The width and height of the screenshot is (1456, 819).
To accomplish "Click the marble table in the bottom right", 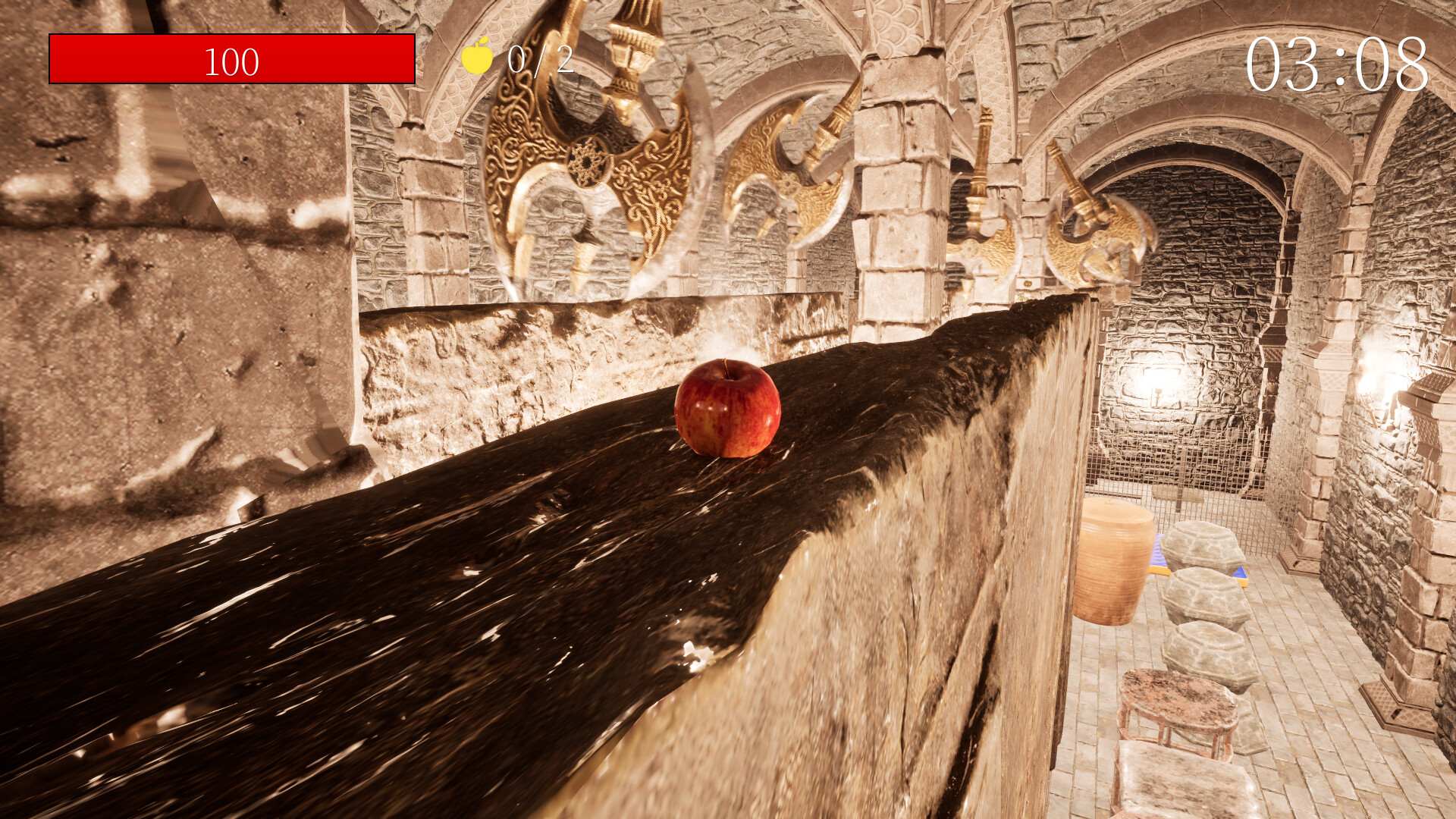I will (1176, 701).
